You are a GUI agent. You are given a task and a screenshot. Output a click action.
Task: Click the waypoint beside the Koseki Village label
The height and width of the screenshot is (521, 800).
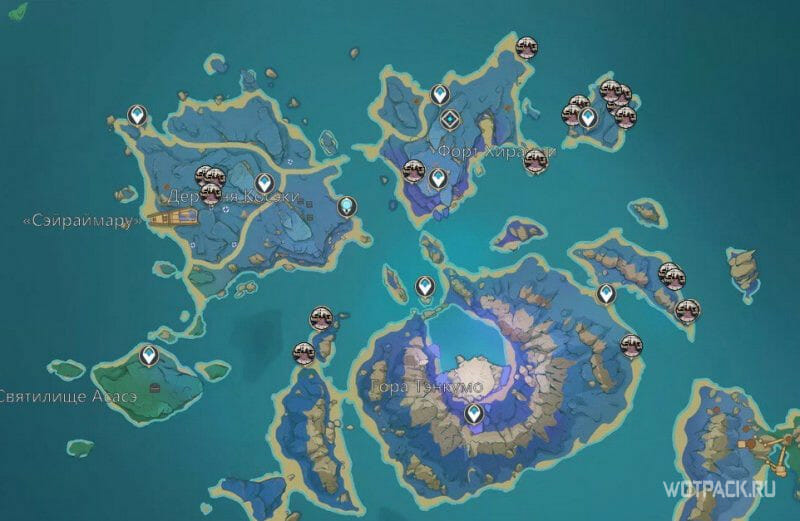[x=264, y=184]
